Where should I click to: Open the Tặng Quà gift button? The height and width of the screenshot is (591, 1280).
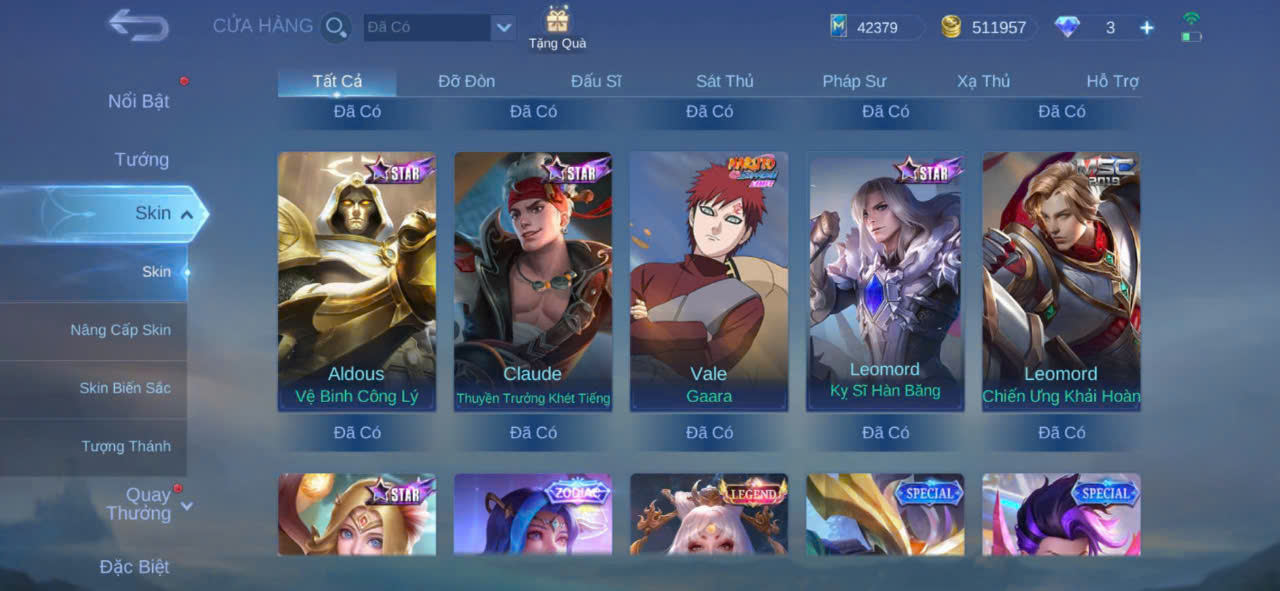coord(557,27)
